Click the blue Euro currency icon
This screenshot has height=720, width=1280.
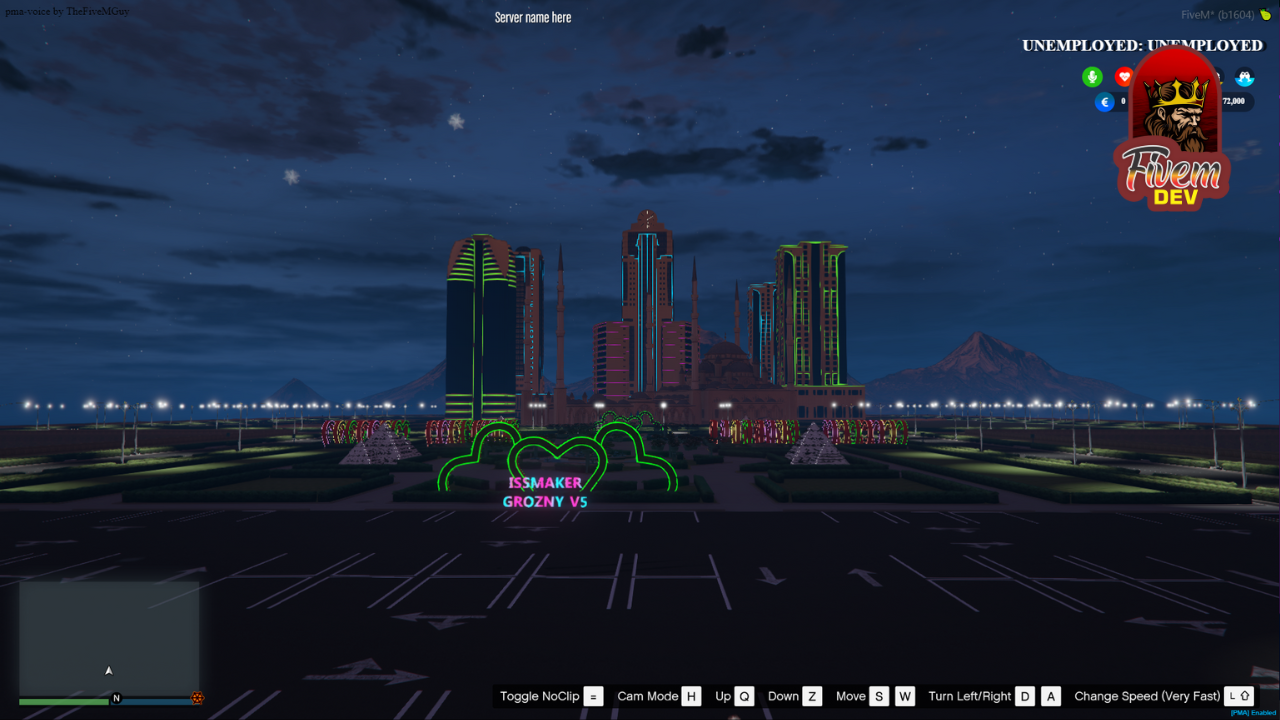(1104, 101)
